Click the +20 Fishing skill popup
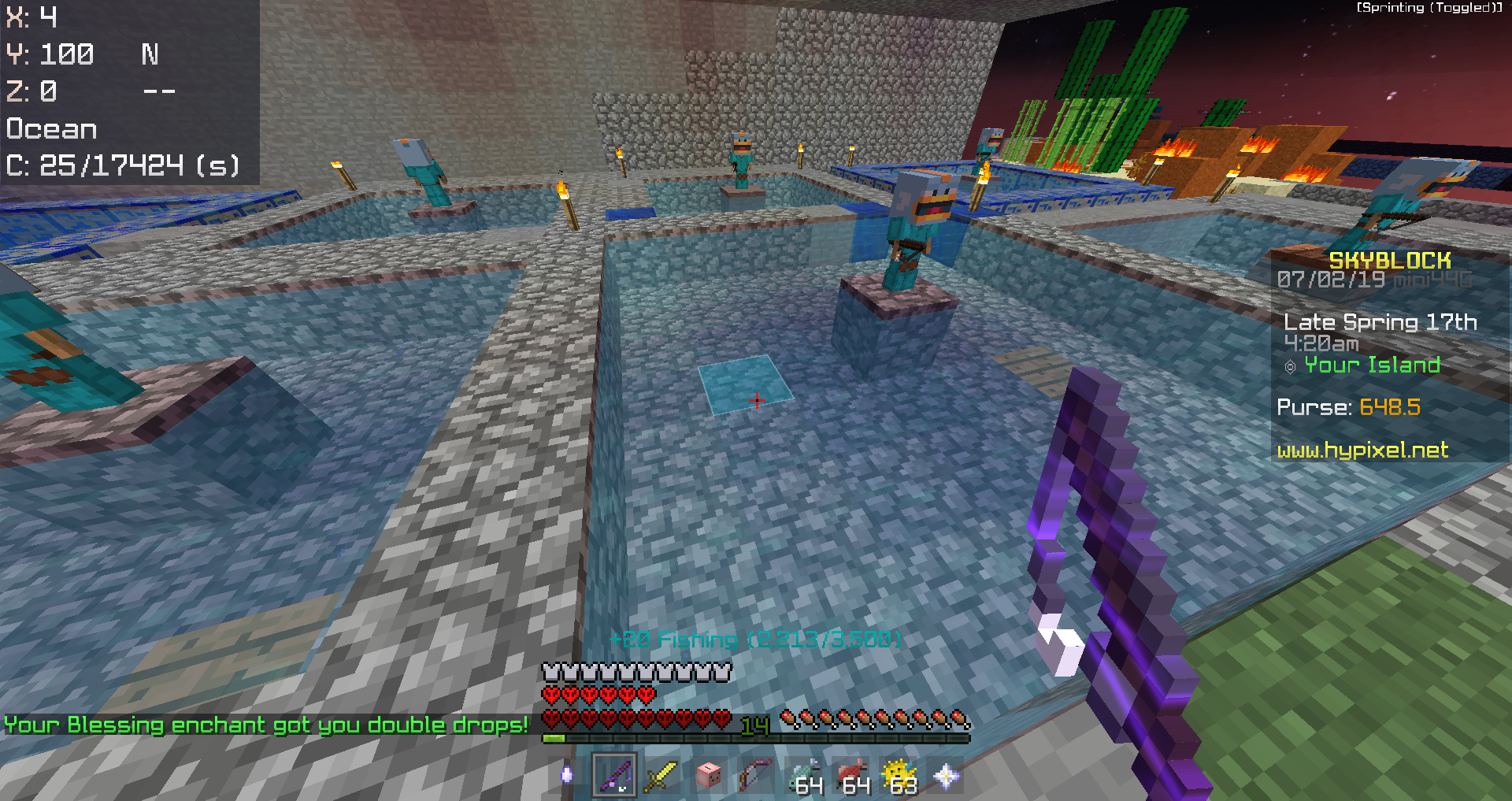 coord(756,640)
